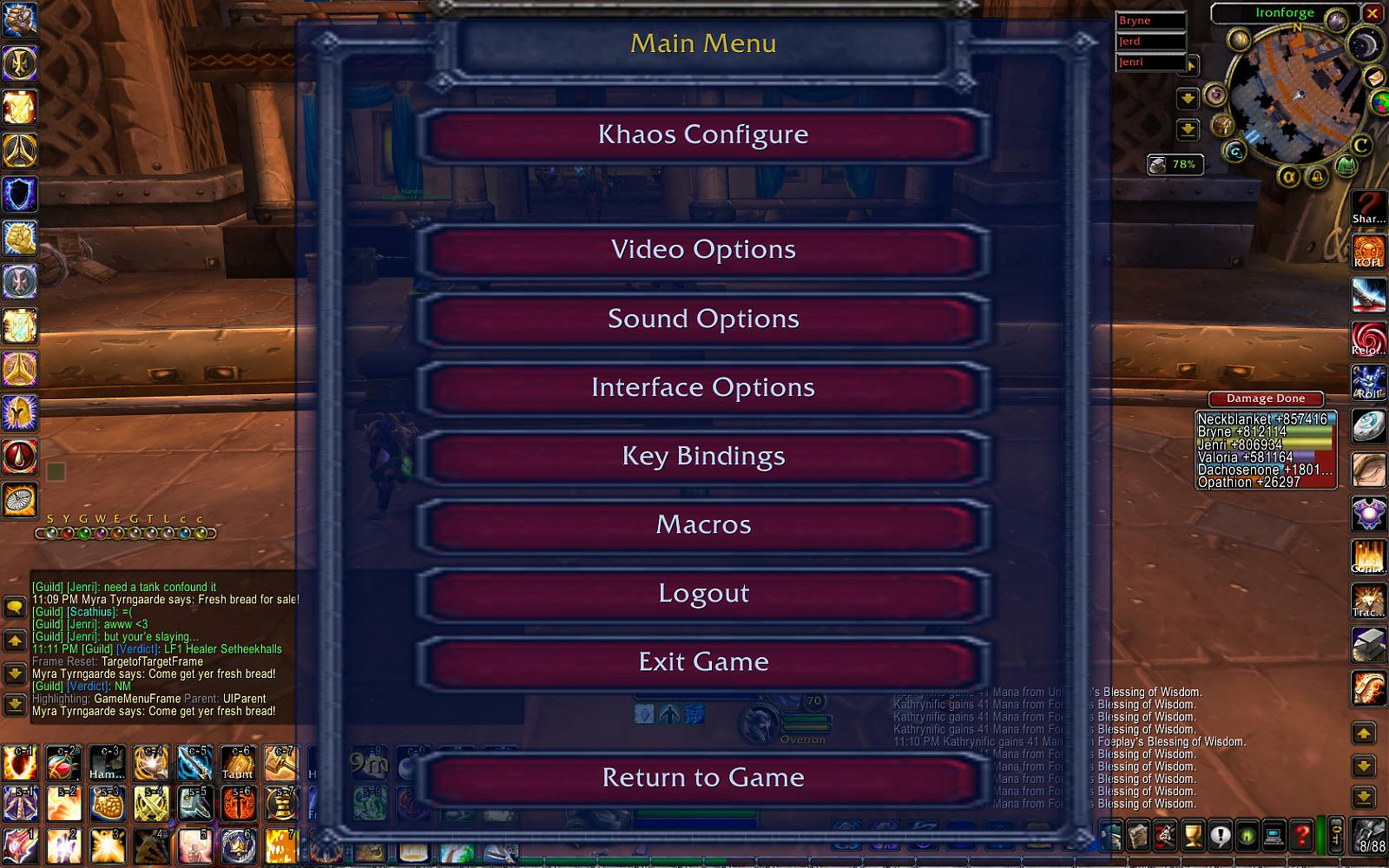Click the yellow down arrow below the party frames

(1188, 97)
